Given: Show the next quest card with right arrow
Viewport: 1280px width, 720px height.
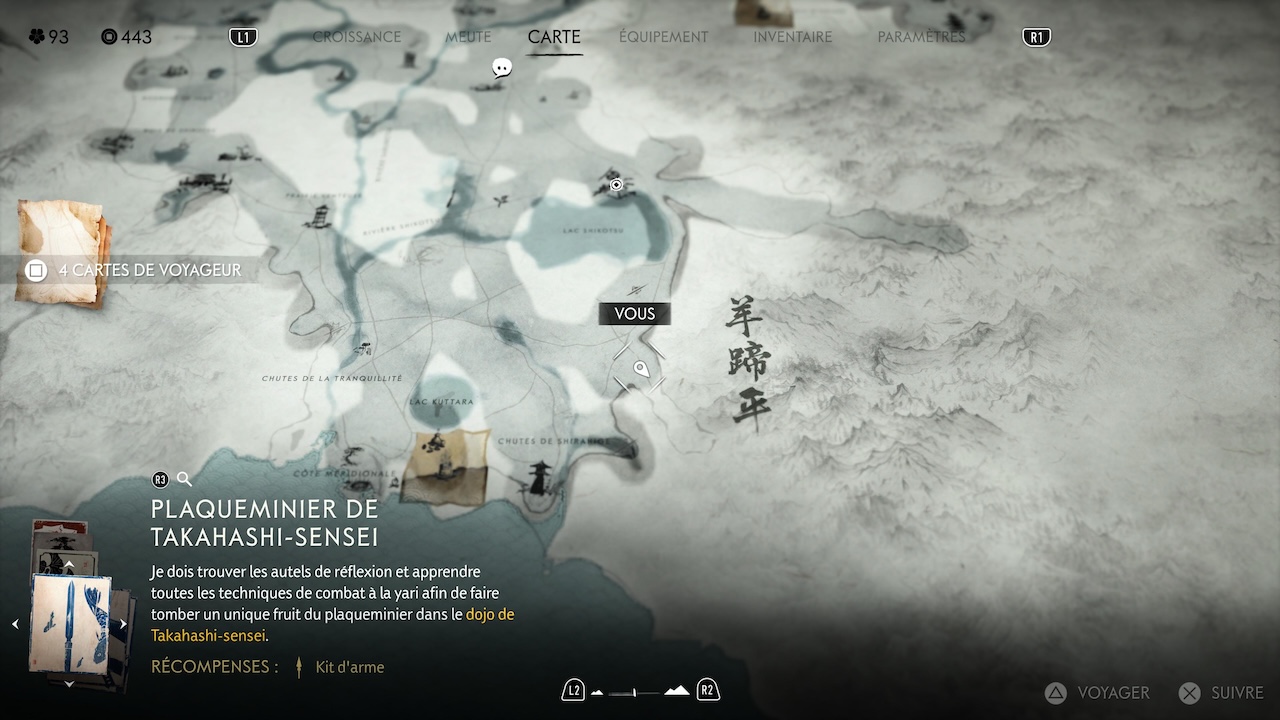Looking at the screenshot, I should pos(123,624).
